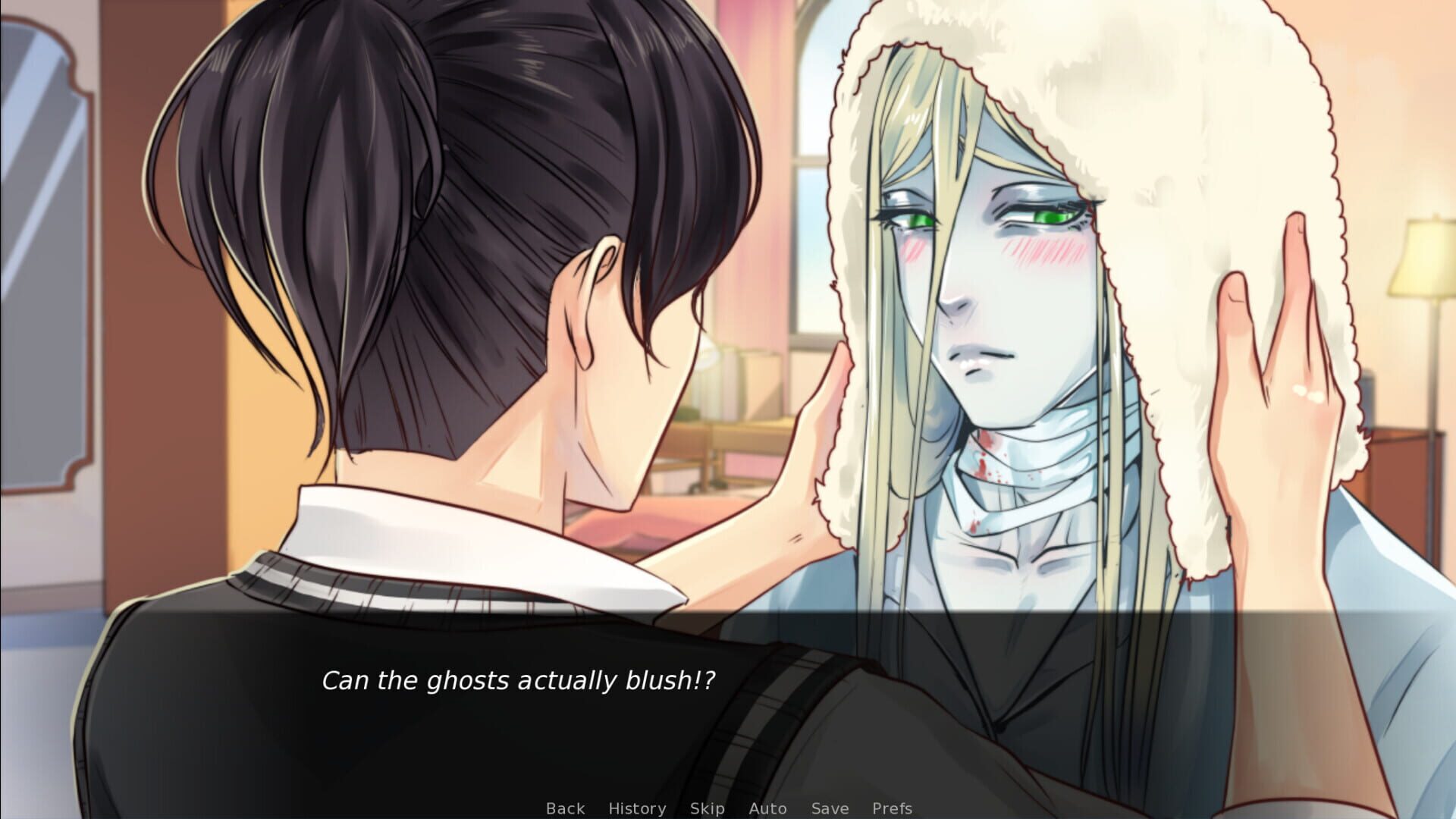Enable Skip to fast-forward dialogue

[x=707, y=808]
